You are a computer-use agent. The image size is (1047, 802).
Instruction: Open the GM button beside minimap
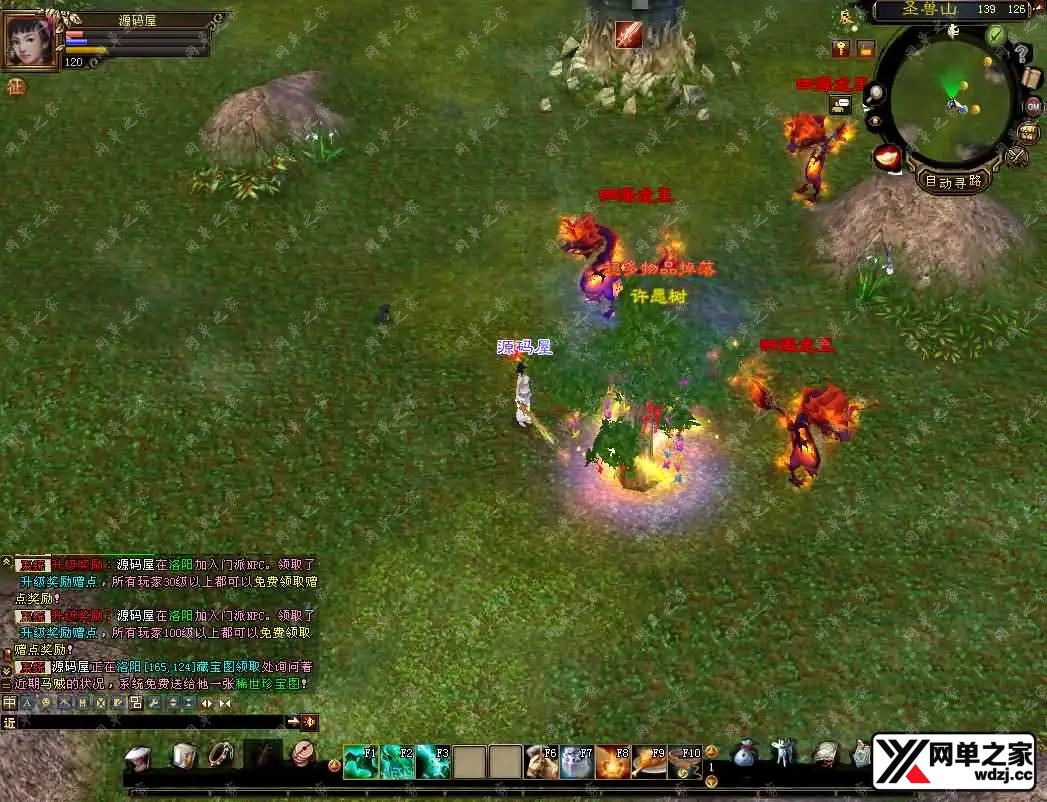pyautogui.click(x=1032, y=106)
